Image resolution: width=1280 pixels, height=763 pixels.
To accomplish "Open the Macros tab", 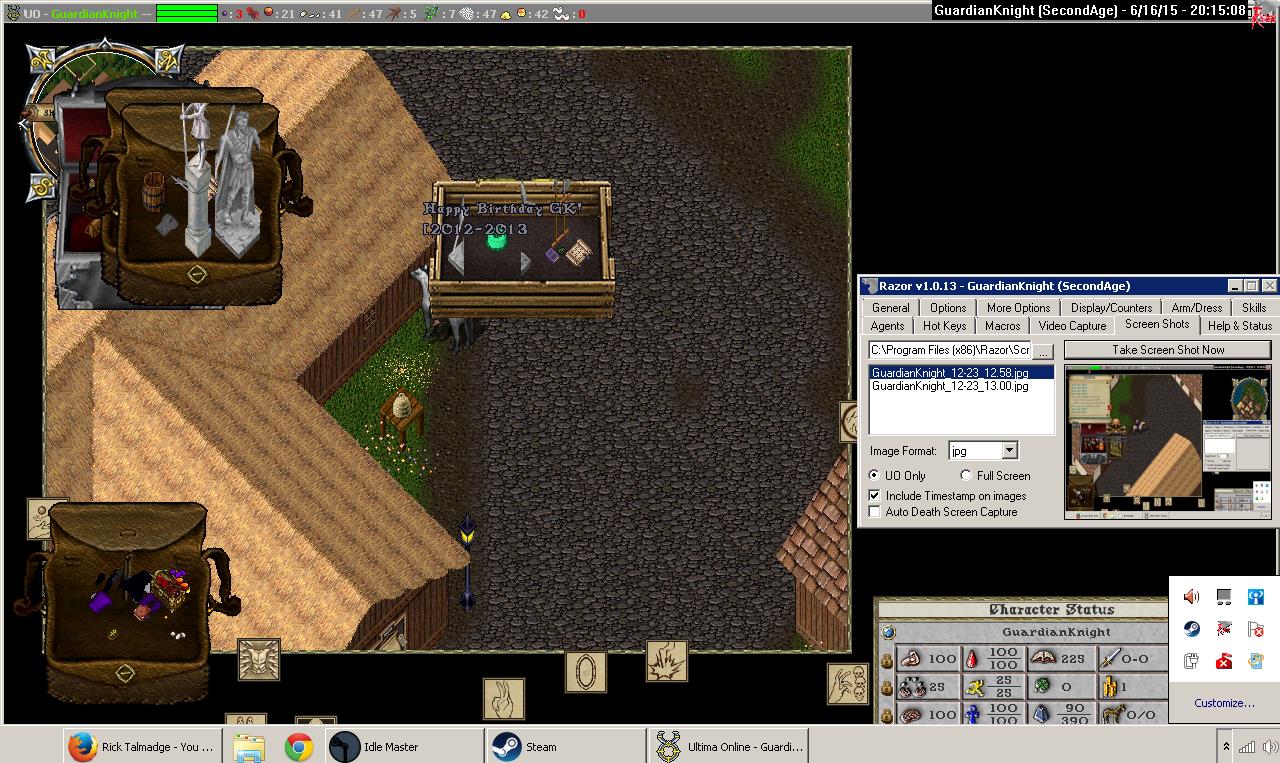I will coord(1002,326).
